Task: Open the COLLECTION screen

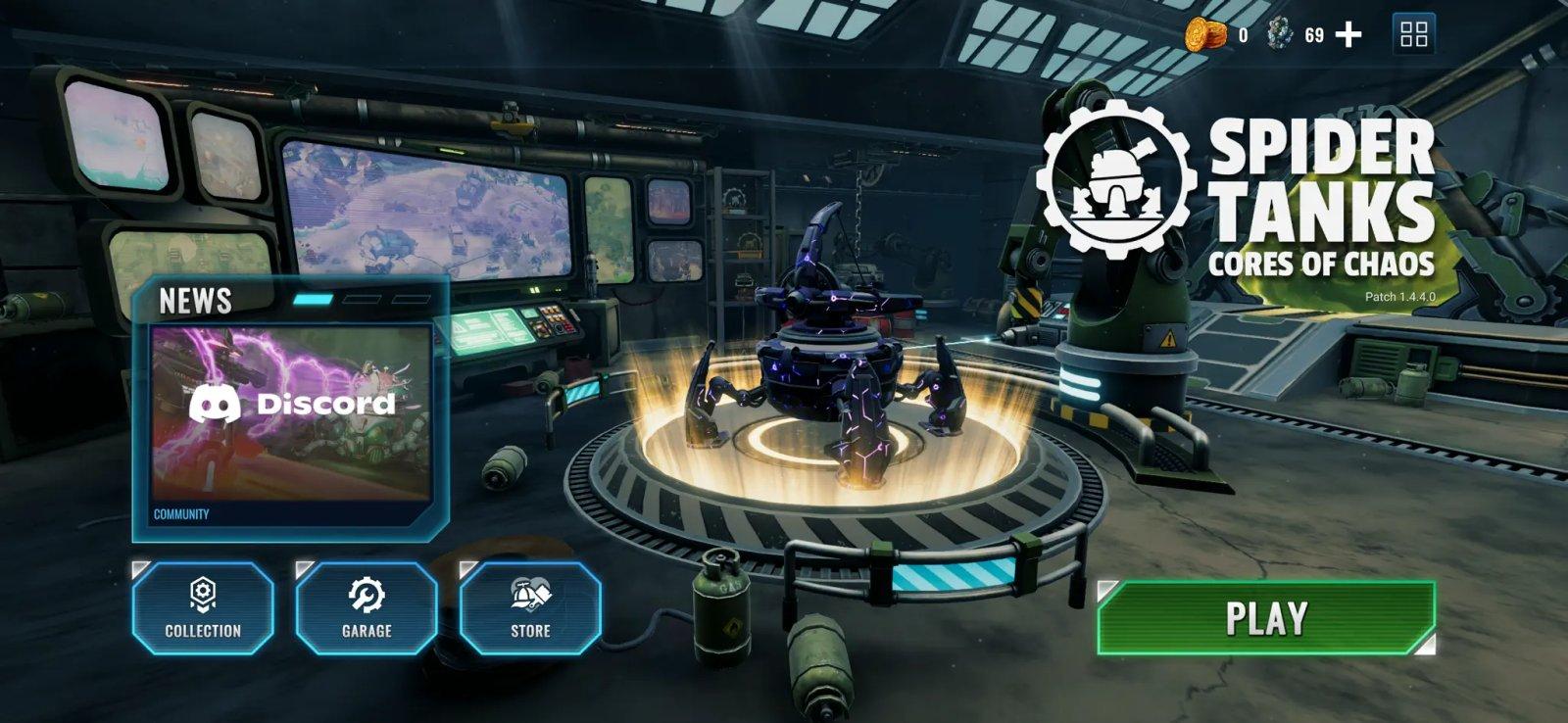Action: [203, 607]
